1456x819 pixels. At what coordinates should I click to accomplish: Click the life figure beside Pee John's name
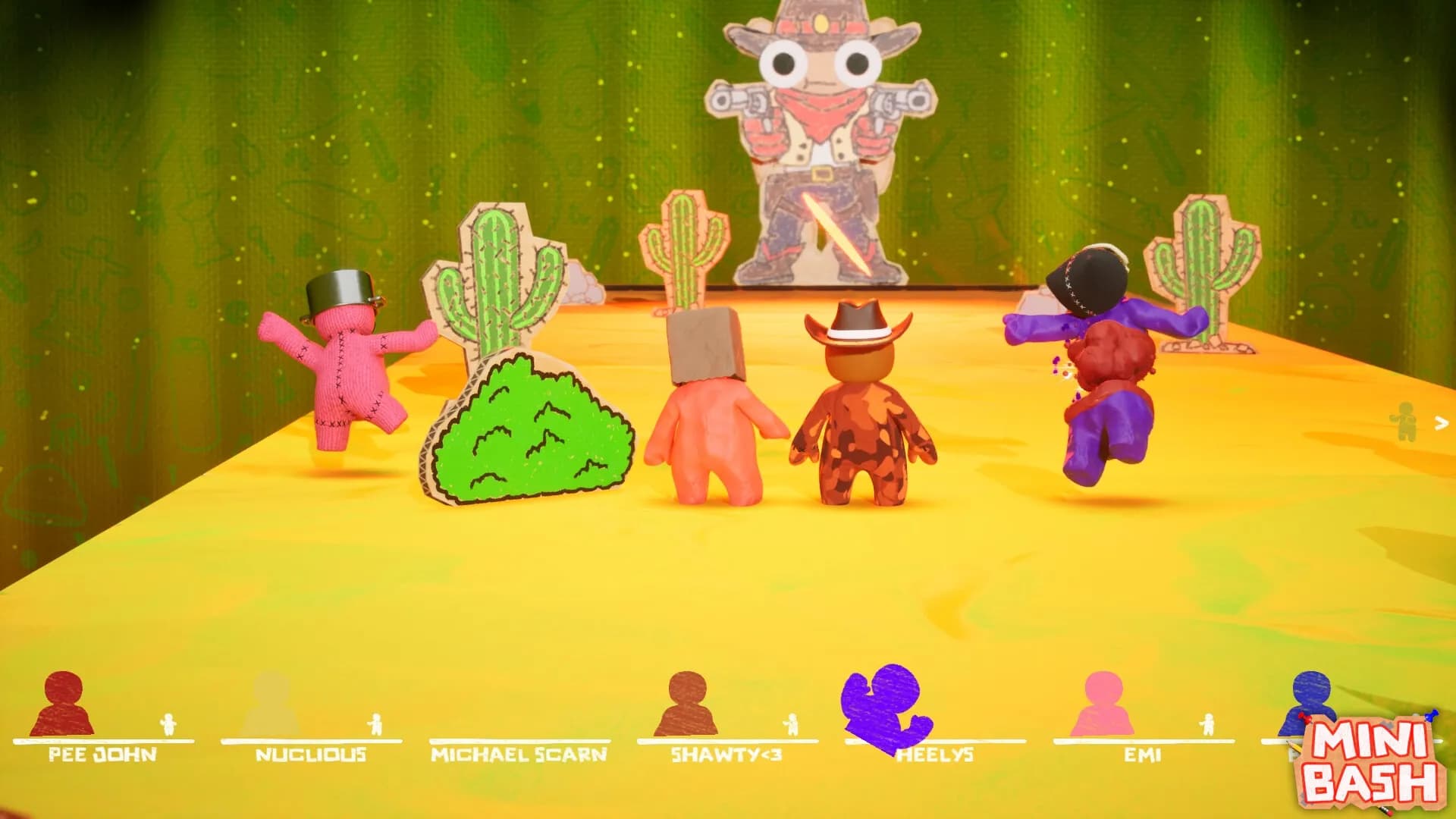tap(168, 724)
